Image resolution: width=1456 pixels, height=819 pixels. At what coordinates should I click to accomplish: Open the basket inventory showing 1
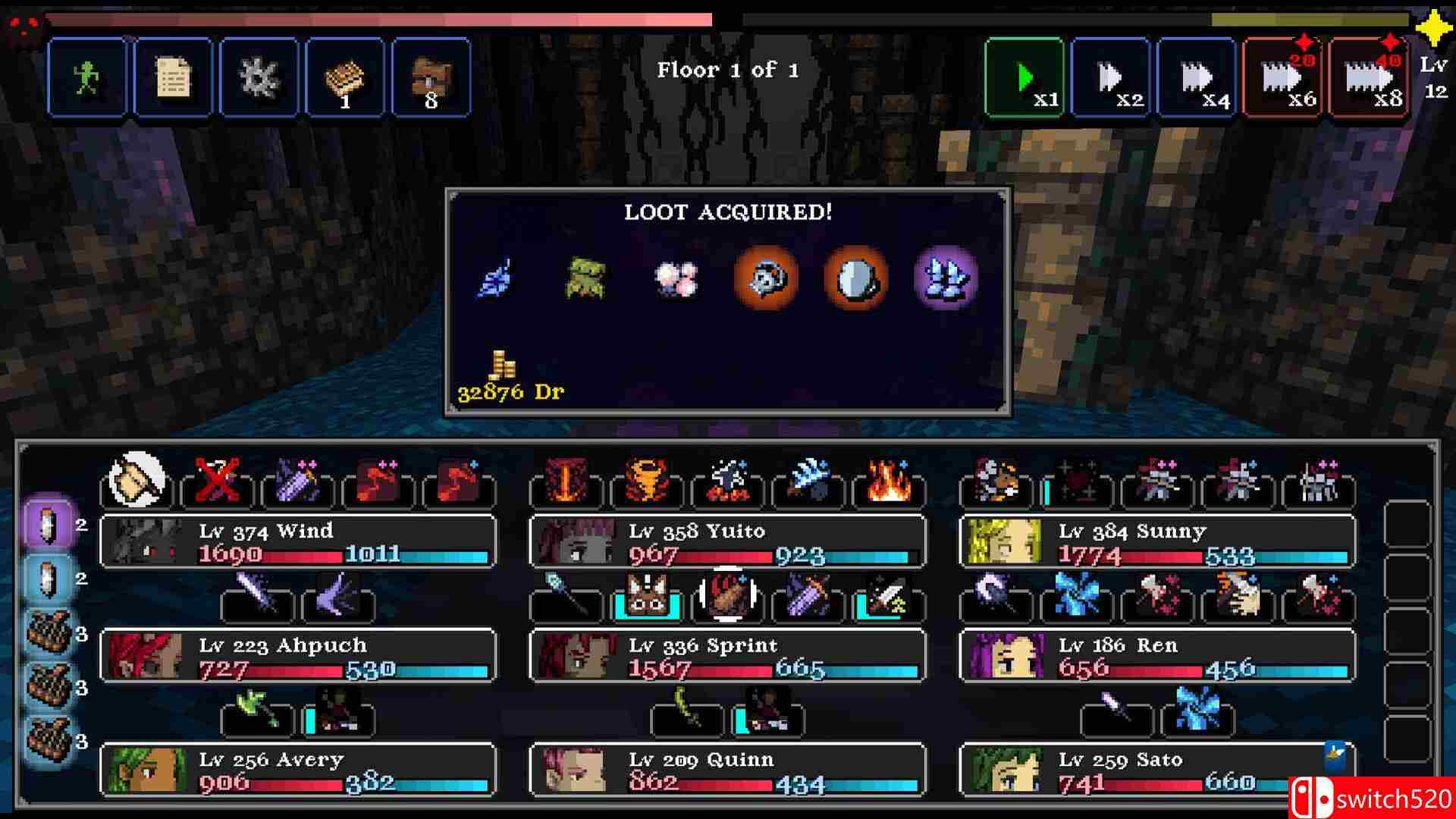pyautogui.click(x=346, y=76)
